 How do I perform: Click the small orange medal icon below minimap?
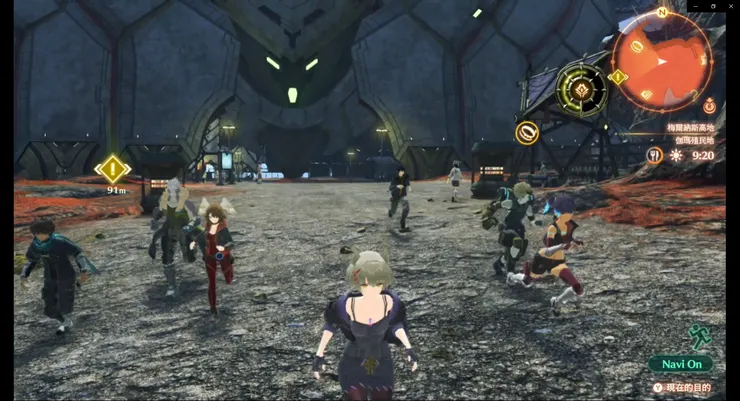[708, 104]
